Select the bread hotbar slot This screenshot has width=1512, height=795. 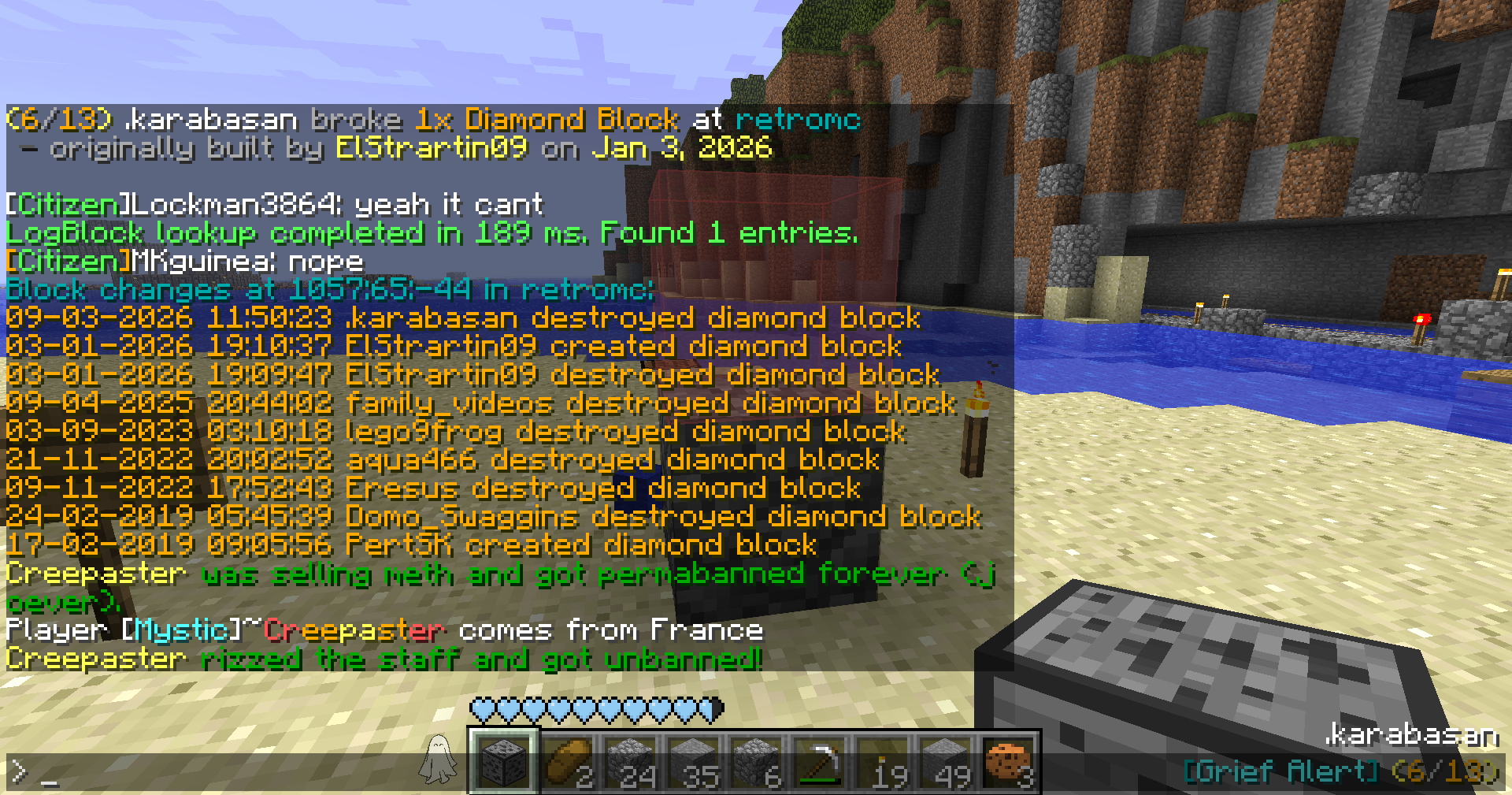click(568, 761)
